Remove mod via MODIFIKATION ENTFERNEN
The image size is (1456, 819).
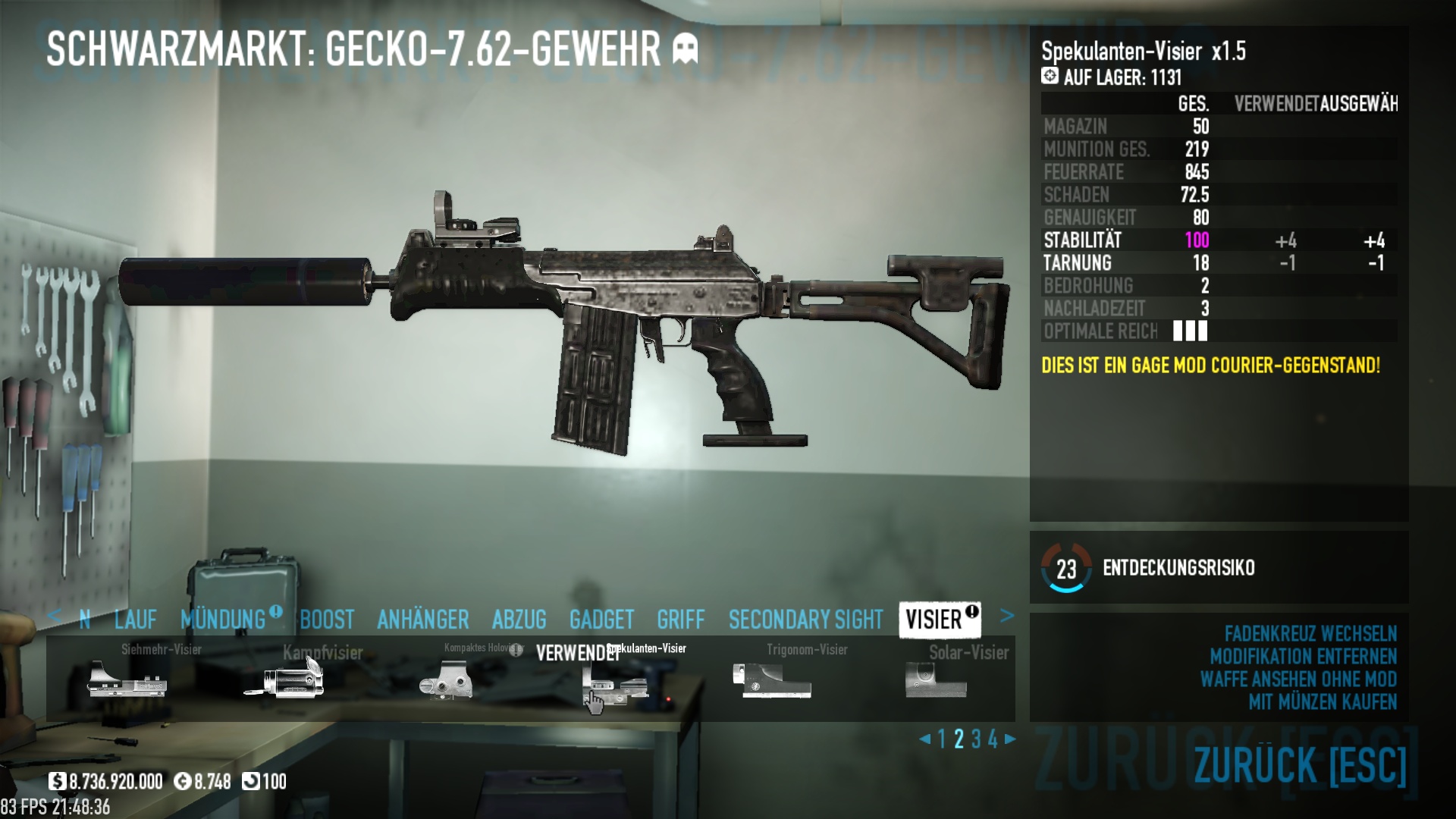(1303, 657)
